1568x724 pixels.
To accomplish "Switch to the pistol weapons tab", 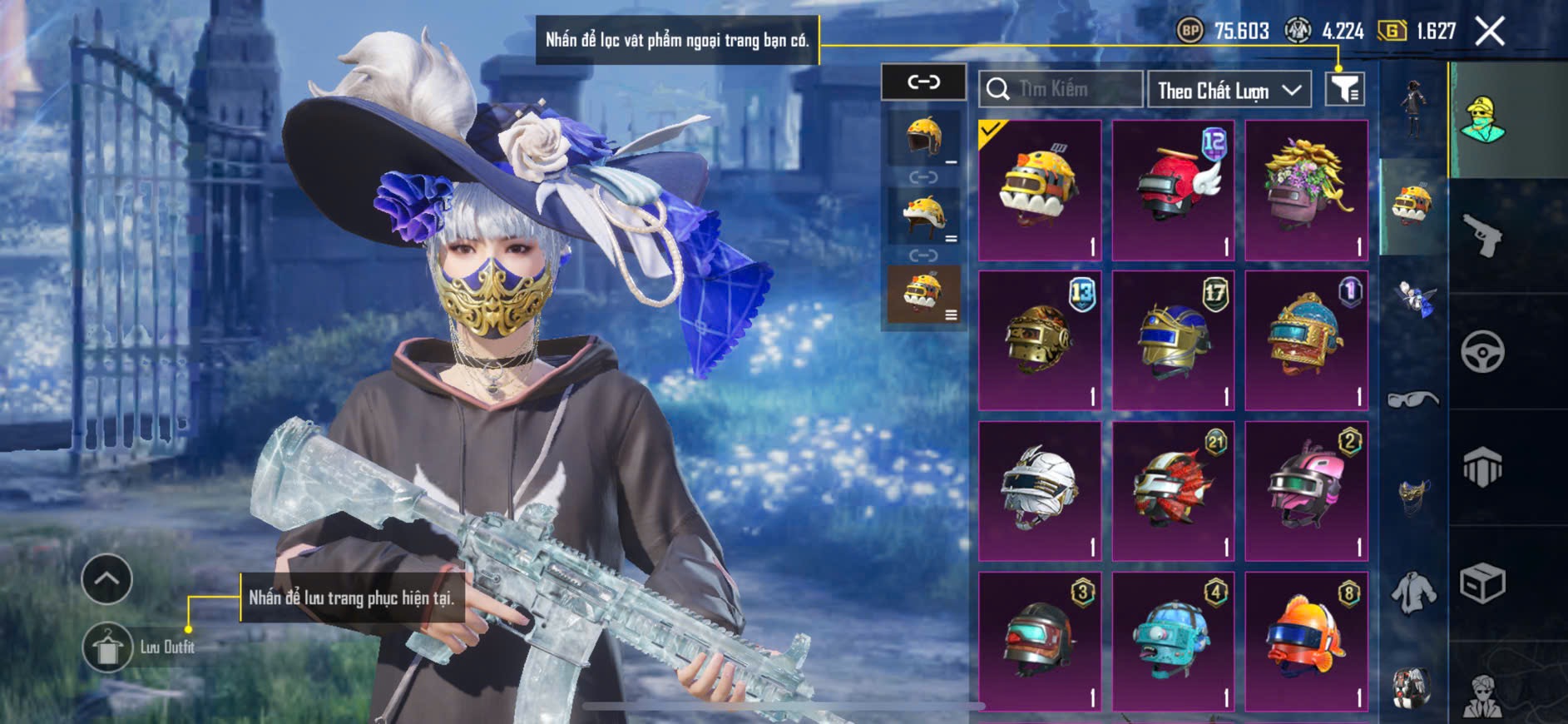I will (1482, 236).
